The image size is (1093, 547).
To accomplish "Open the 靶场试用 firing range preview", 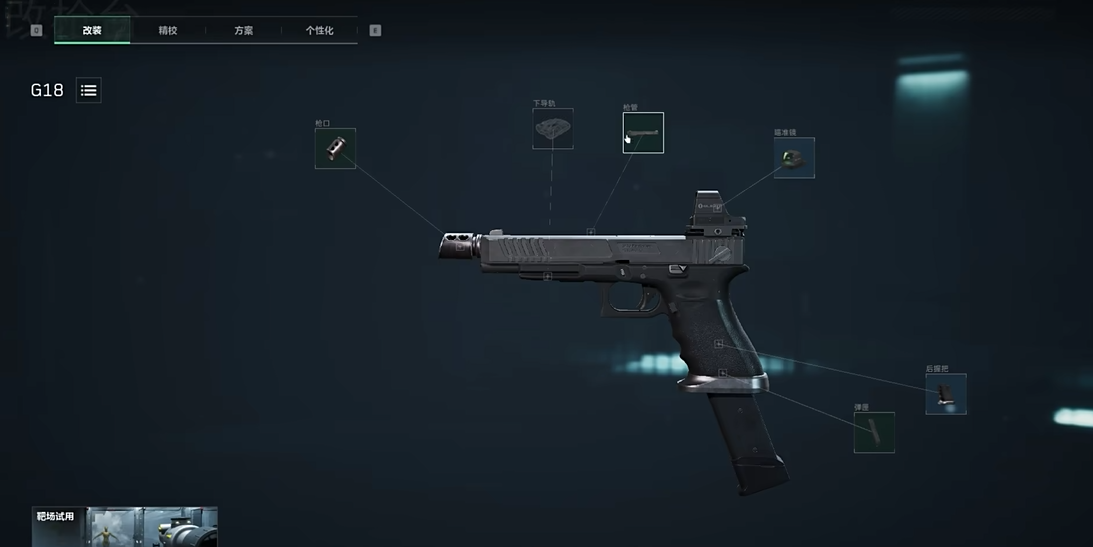I will pyautogui.click(x=125, y=527).
